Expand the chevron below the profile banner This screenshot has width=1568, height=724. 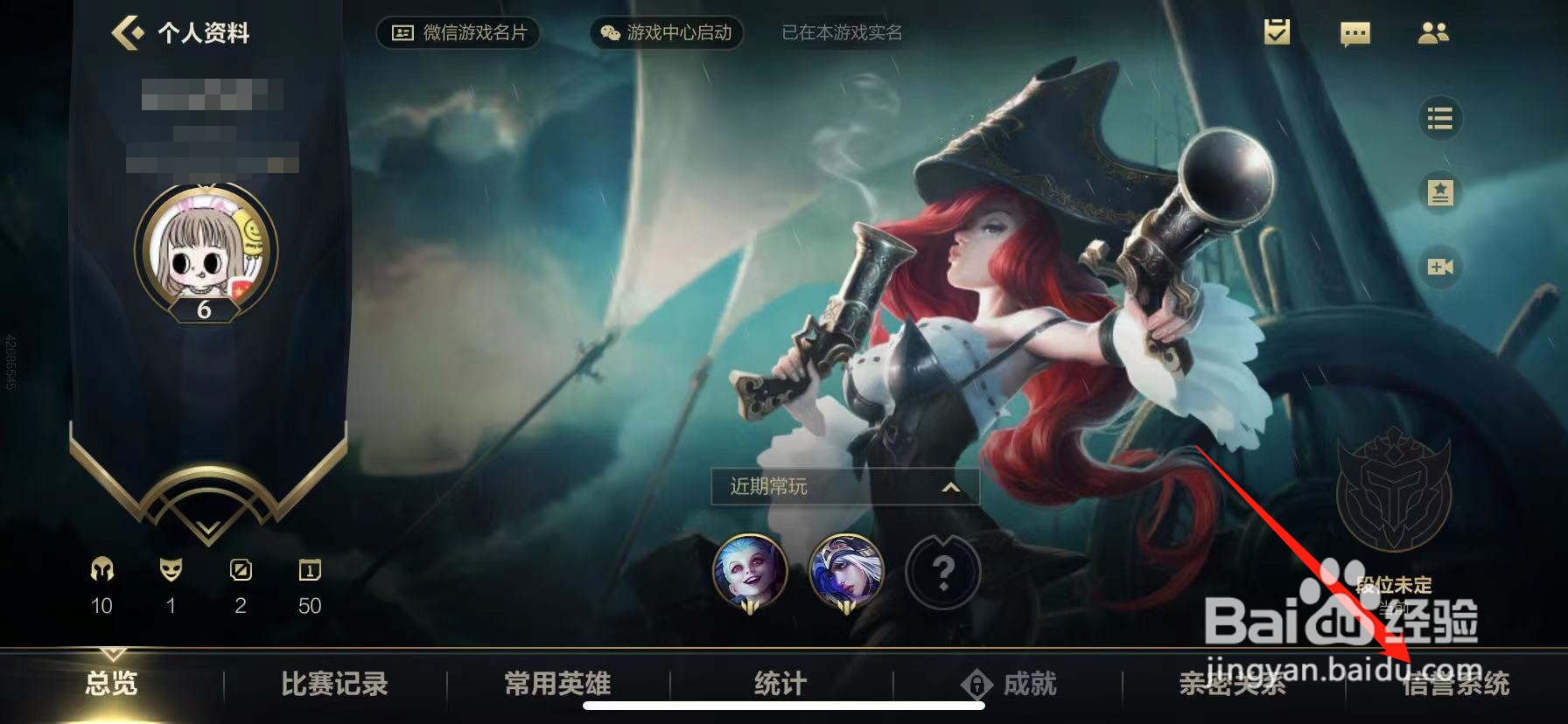click(x=206, y=526)
